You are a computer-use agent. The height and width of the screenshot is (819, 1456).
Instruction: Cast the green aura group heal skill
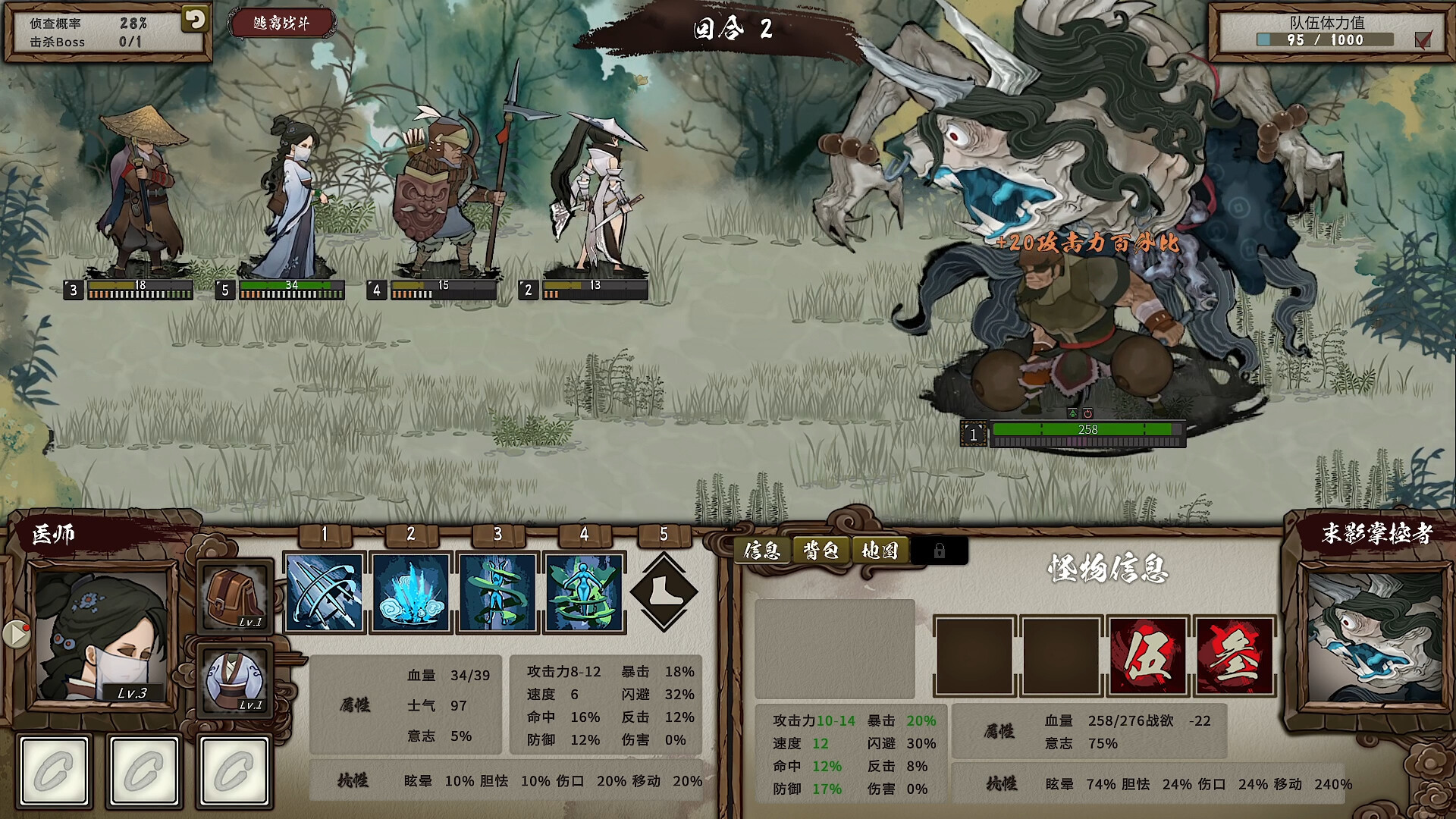coord(584,592)
